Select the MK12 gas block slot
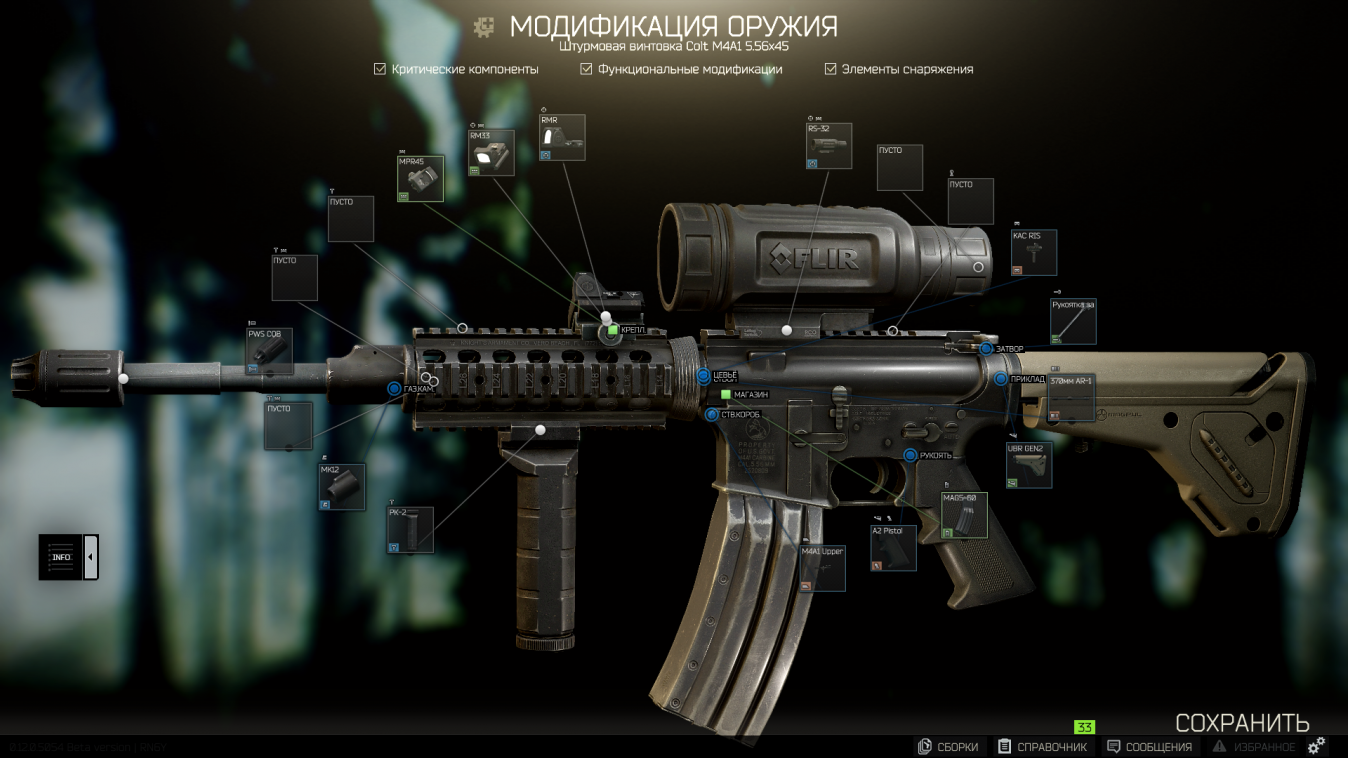 (342, 487)
